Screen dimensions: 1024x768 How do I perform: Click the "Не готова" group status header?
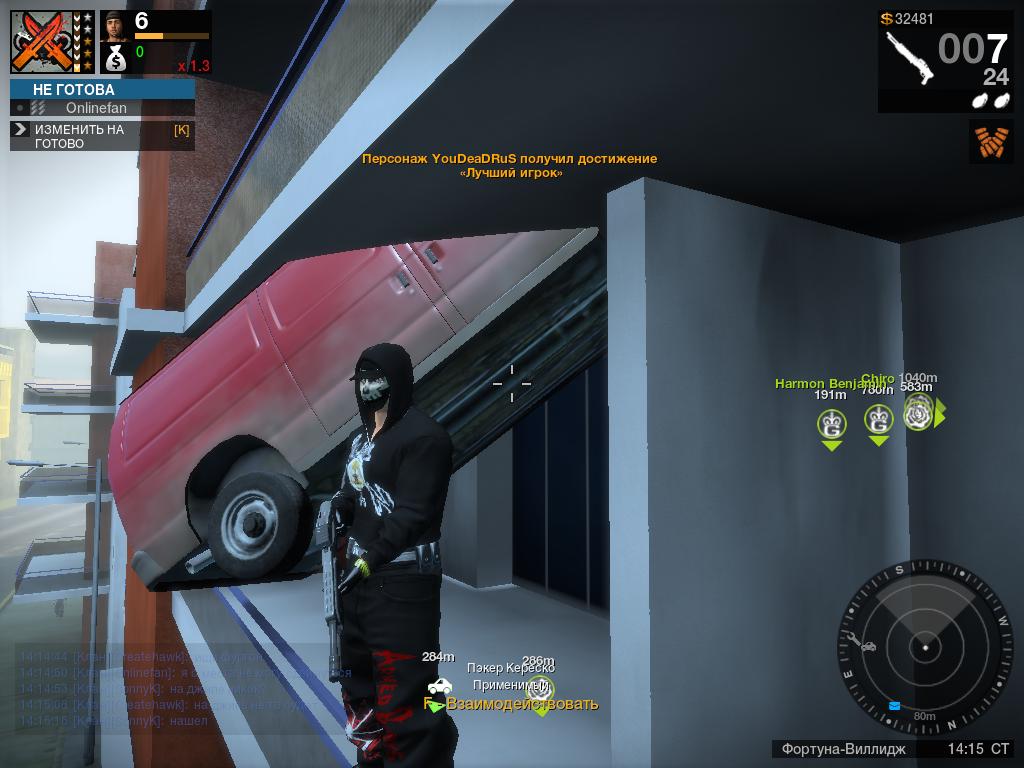102,89
